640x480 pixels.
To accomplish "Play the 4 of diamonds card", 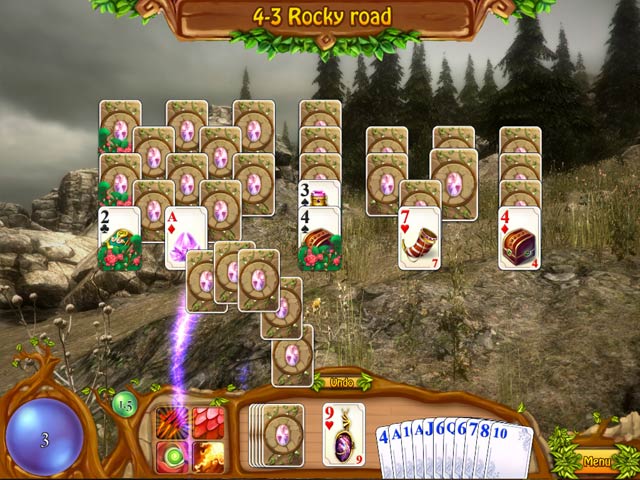I will [x=520, y=238].
